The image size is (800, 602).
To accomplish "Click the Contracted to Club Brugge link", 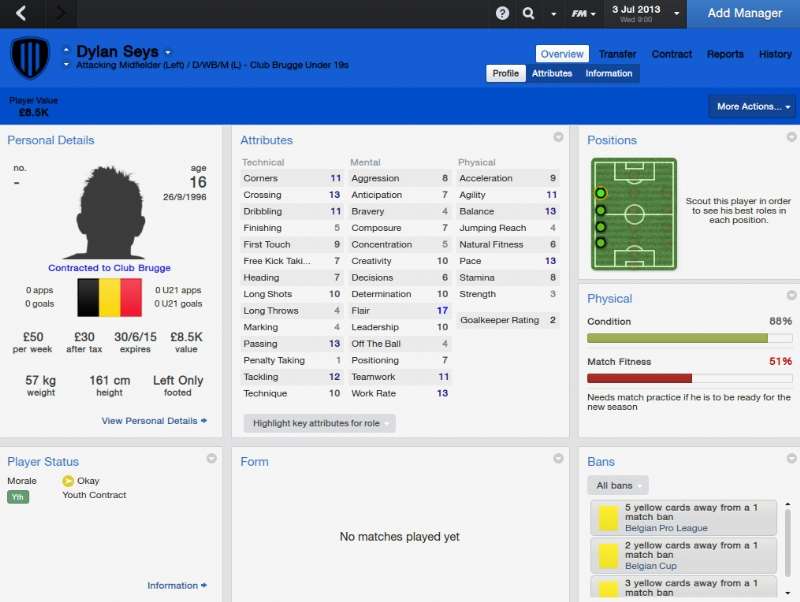I will (109, 268).
